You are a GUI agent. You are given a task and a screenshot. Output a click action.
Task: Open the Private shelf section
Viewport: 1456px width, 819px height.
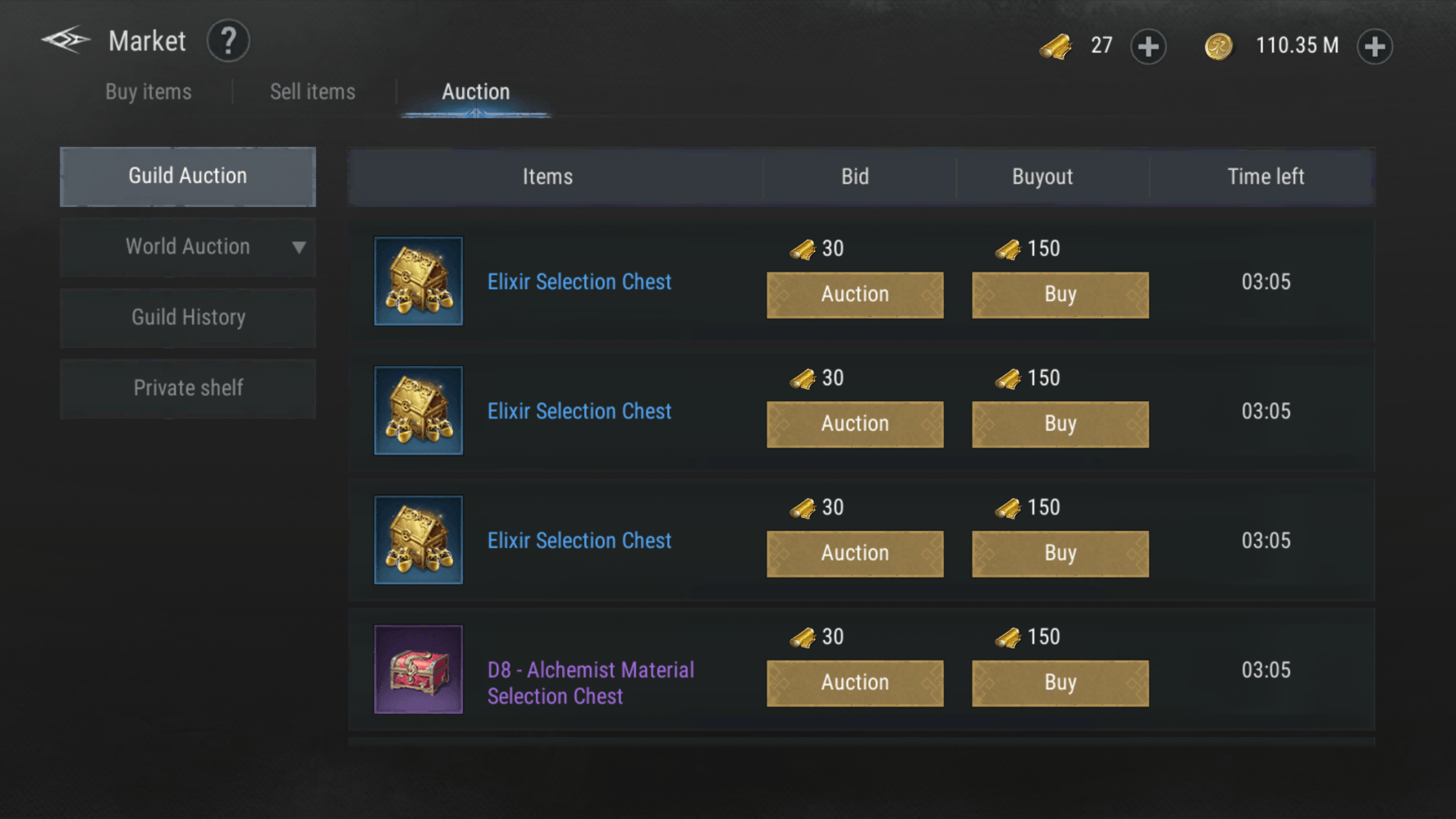point(188,388)
